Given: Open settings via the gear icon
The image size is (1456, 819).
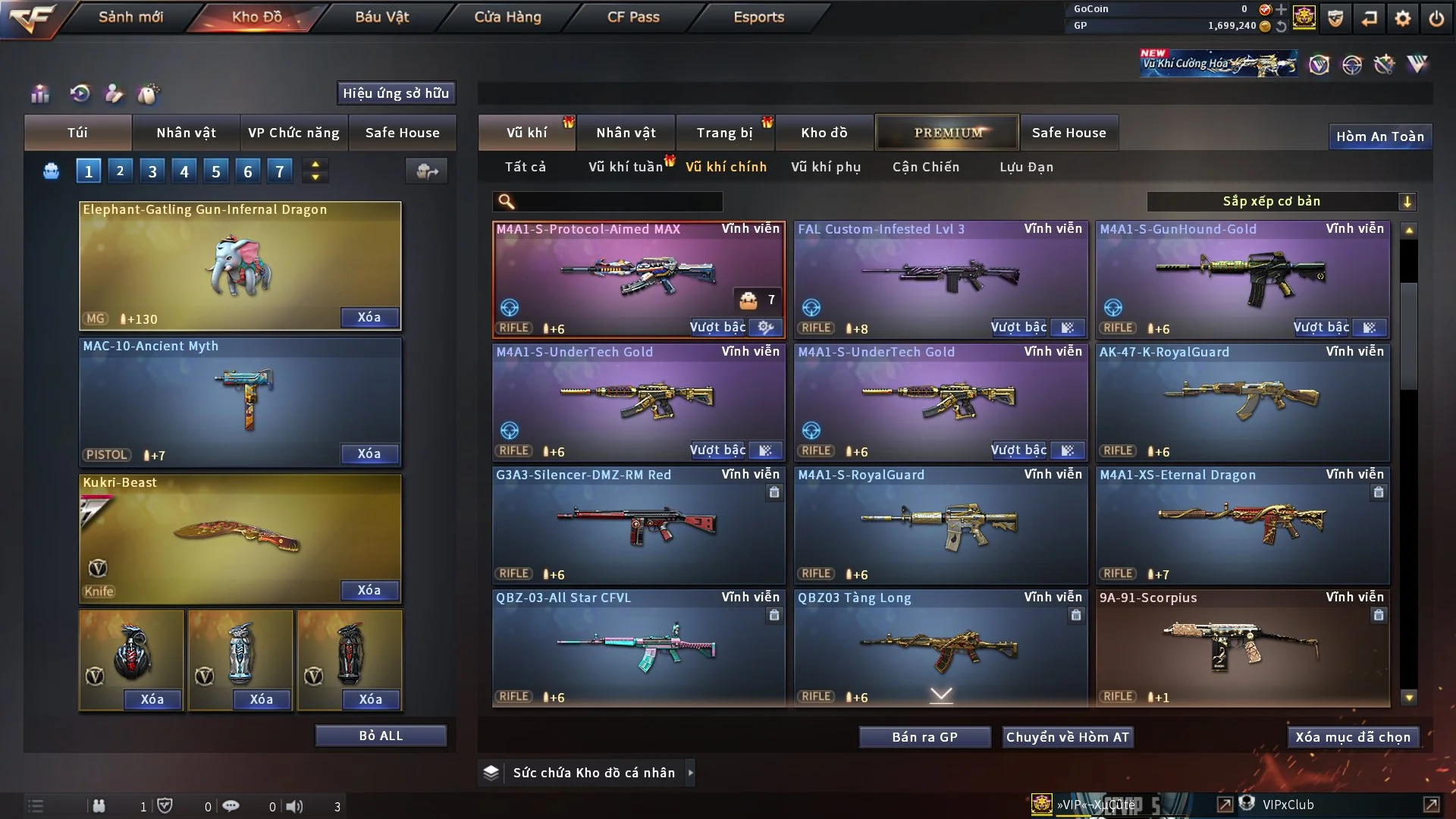Looking at the screenshot, I should [1402, 18].
